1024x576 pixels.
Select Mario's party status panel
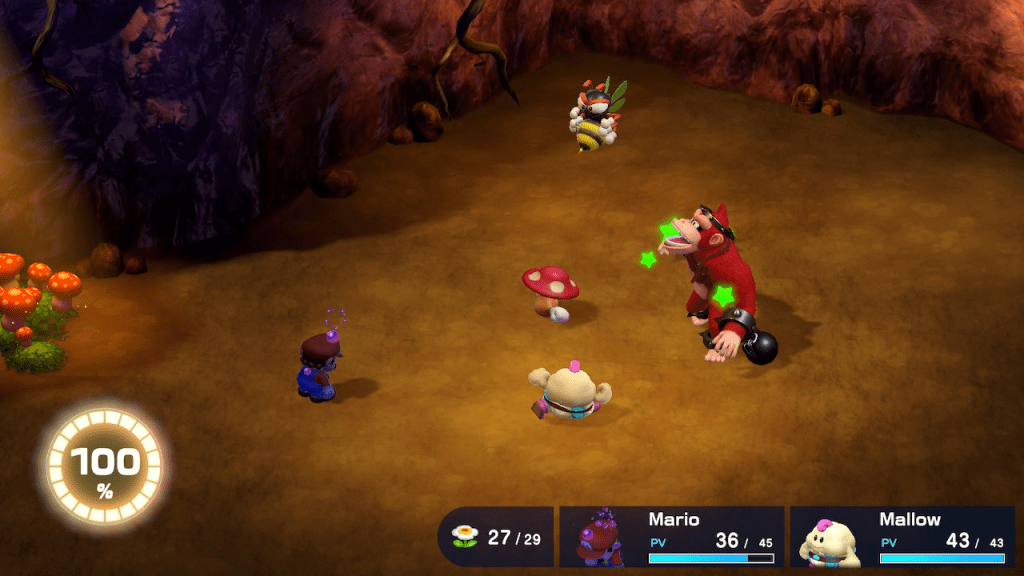tap(671, 536)
